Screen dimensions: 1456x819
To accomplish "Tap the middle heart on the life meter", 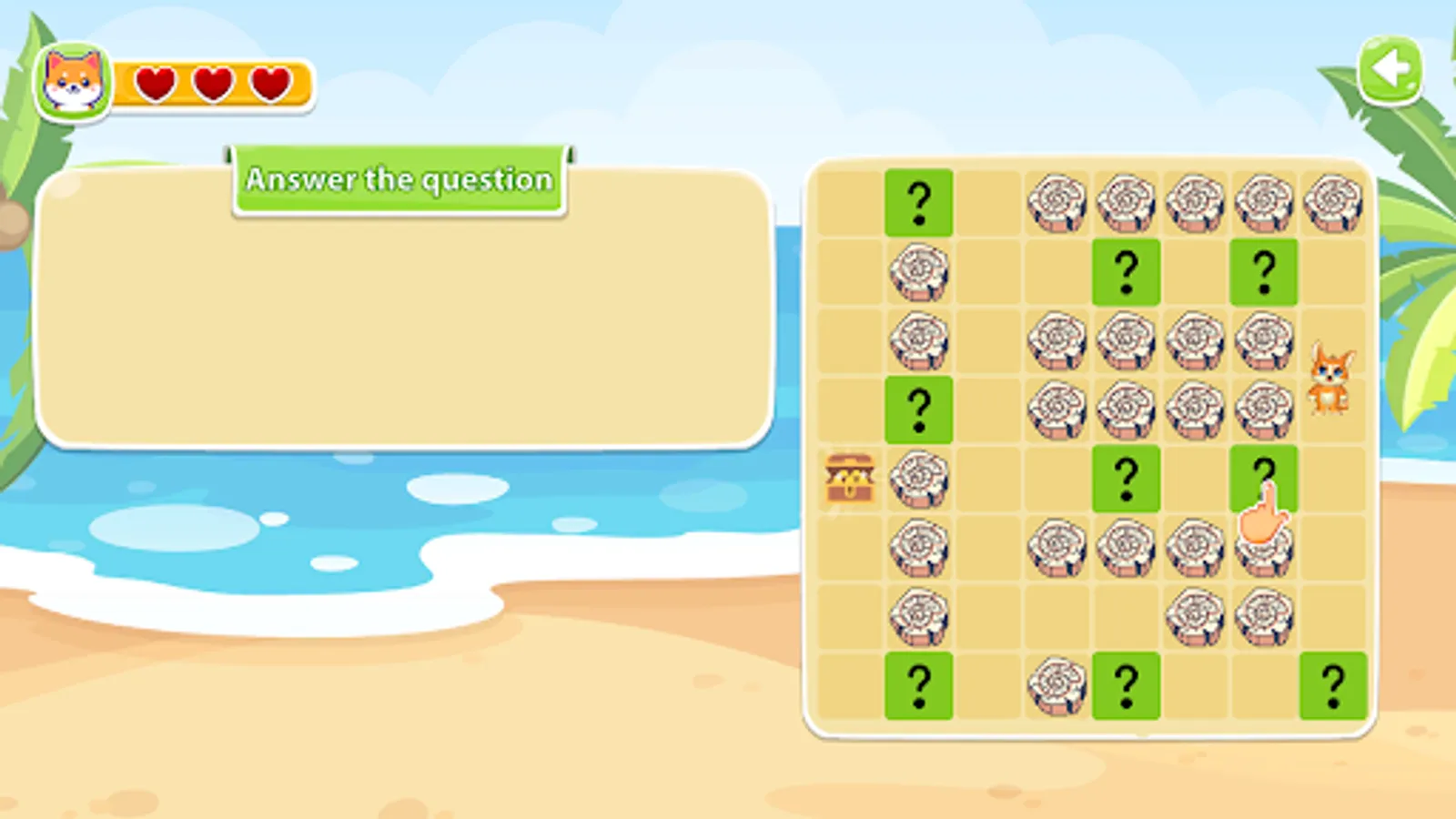I will [x=210, y=86].
